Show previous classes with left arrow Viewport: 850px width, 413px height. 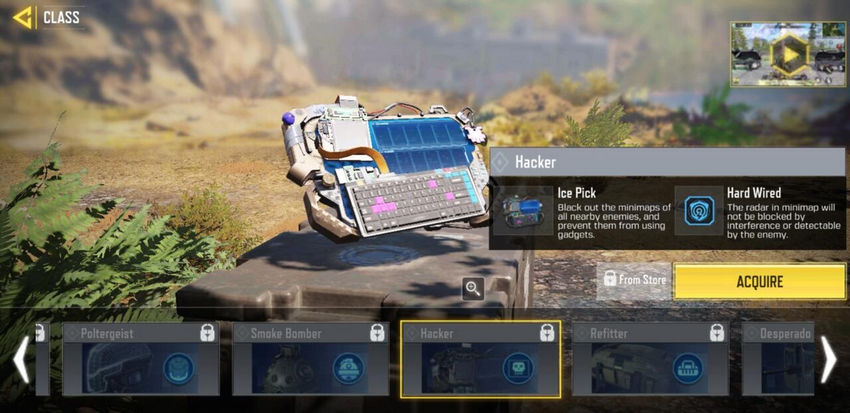click(x=20, y=360)
